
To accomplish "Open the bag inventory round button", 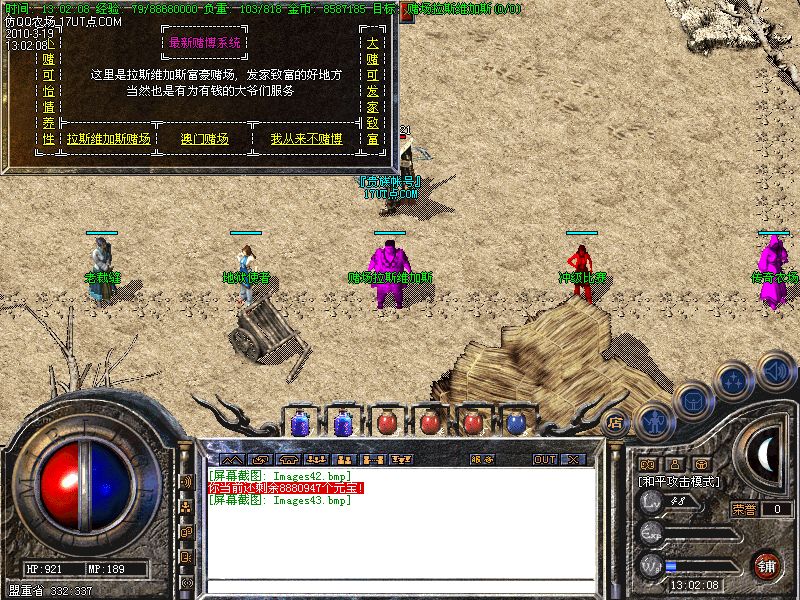I will click(x=691, y=398).
